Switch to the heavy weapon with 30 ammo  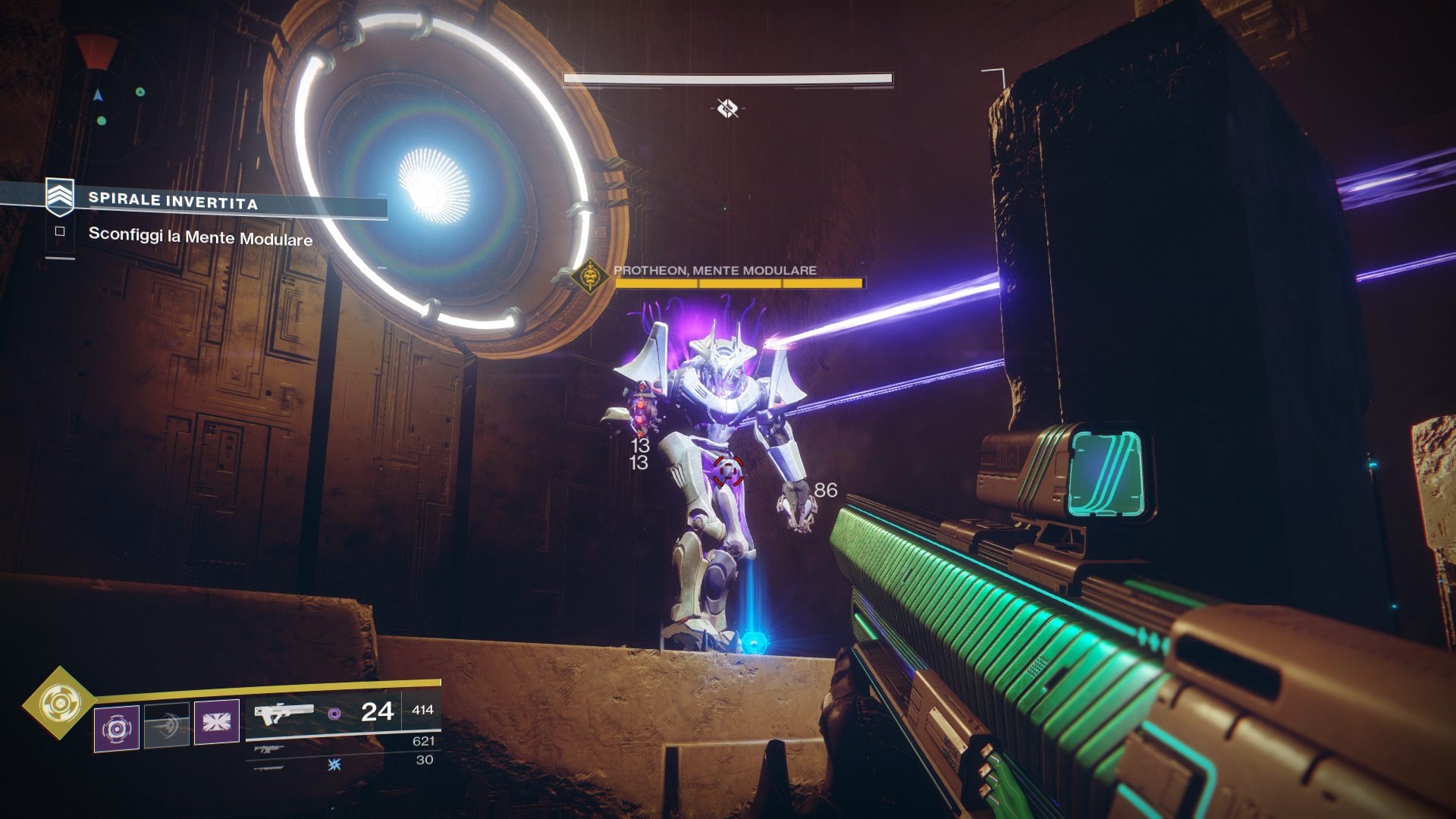tap(270, 767)
